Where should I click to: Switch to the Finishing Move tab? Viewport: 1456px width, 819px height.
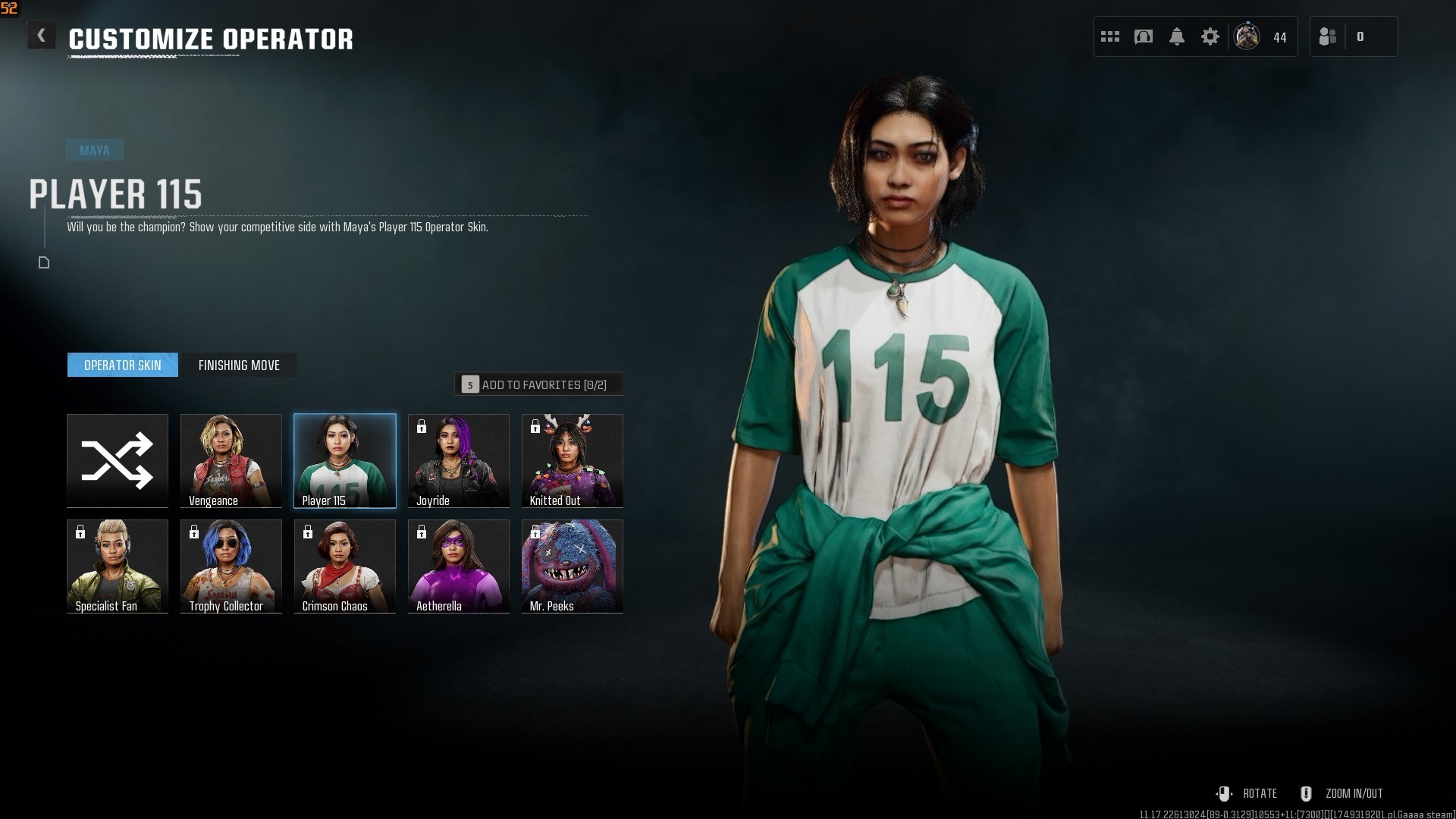pos(239,366)
